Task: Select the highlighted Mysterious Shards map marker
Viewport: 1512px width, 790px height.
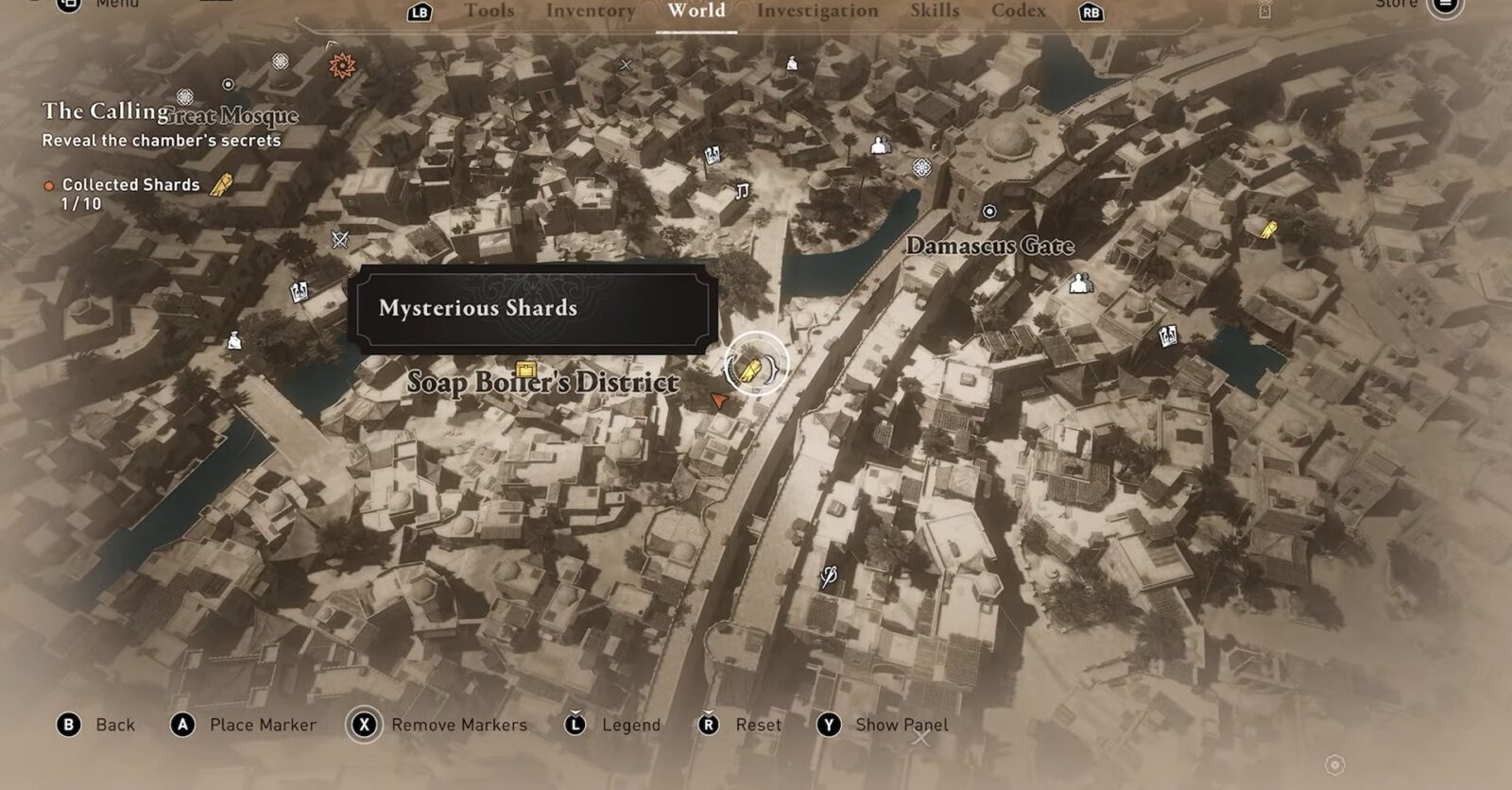Action: coord(753,367)
